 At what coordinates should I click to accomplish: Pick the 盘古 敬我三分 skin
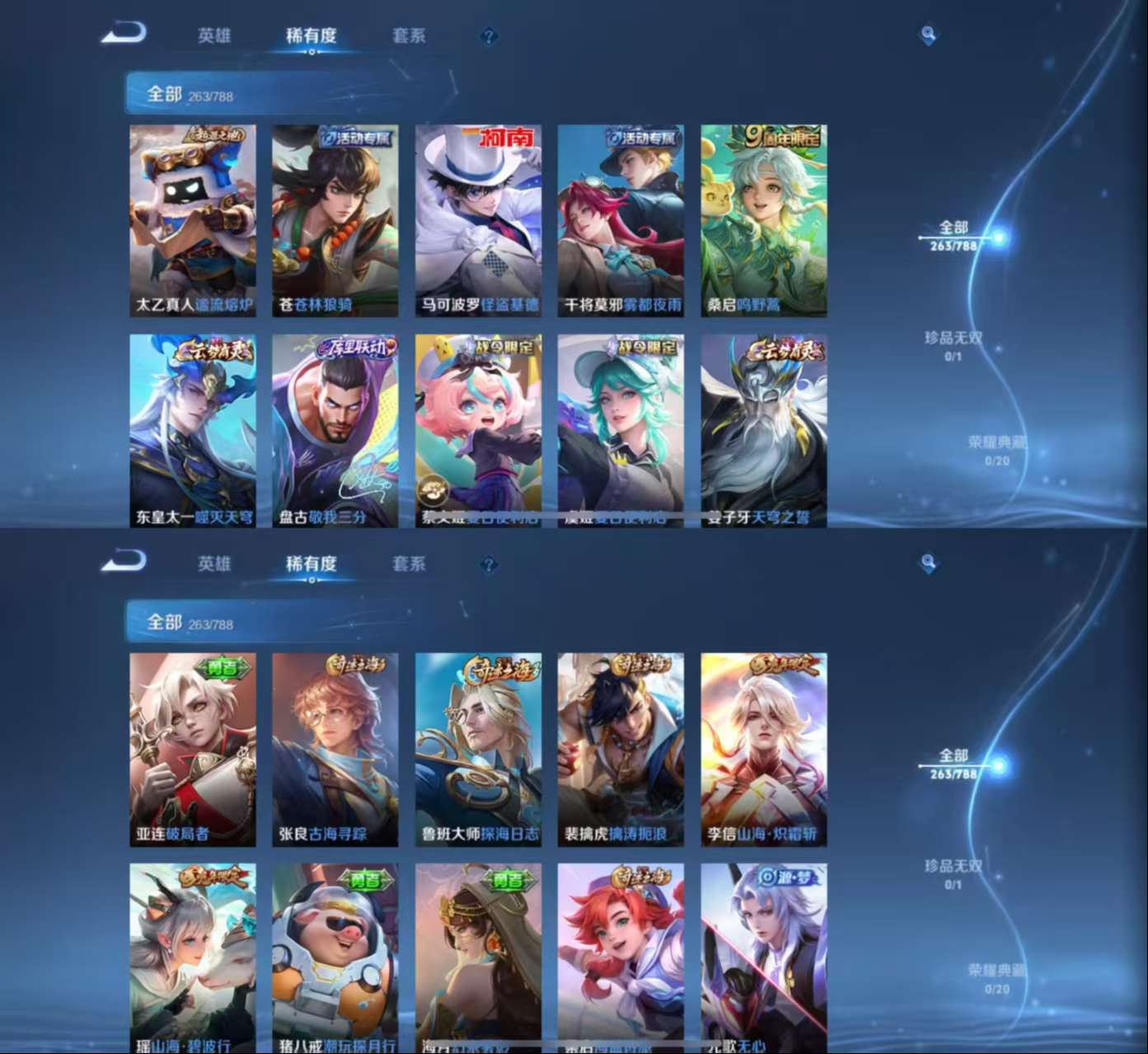pos(335,430)
